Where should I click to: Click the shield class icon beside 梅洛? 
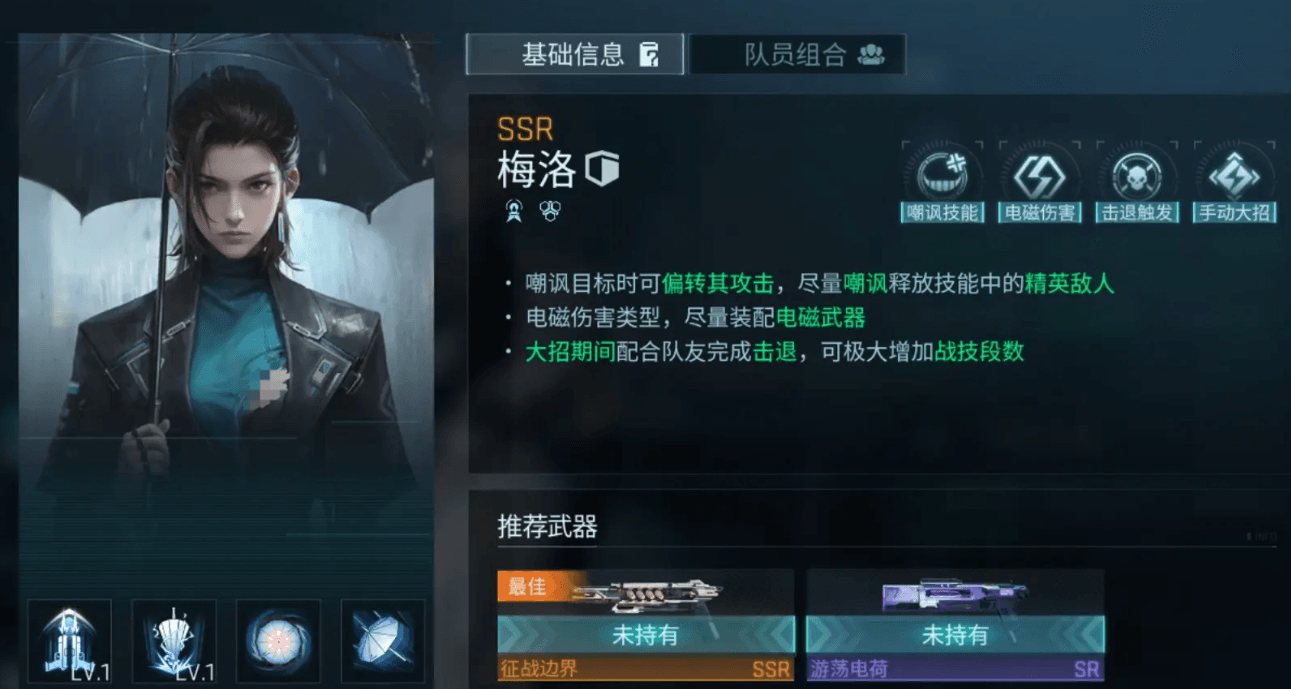point(603,169)
